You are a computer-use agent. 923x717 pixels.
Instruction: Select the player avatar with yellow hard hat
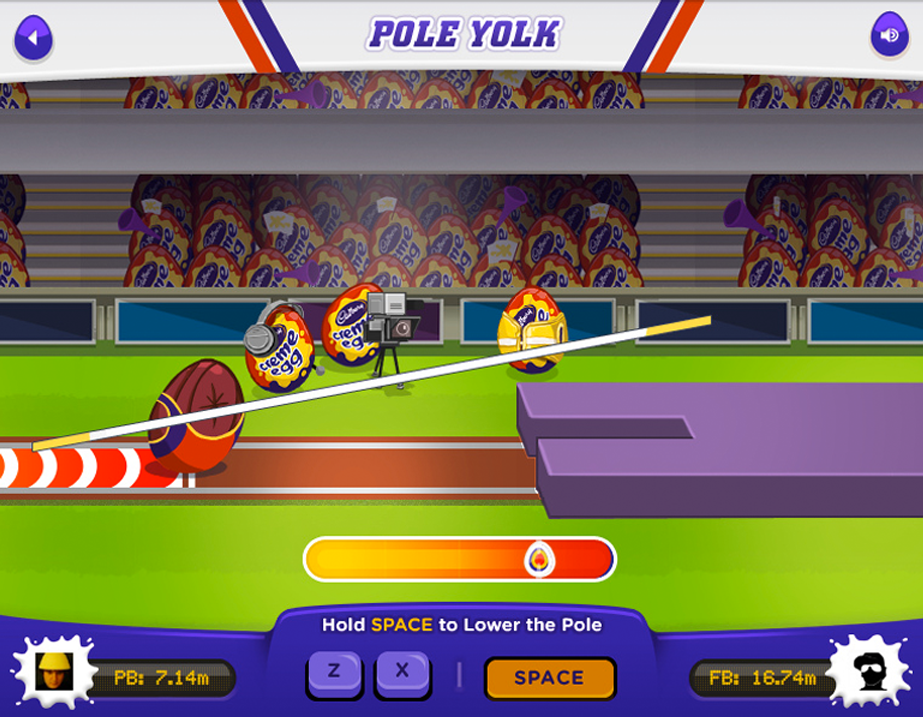point(50,672)
